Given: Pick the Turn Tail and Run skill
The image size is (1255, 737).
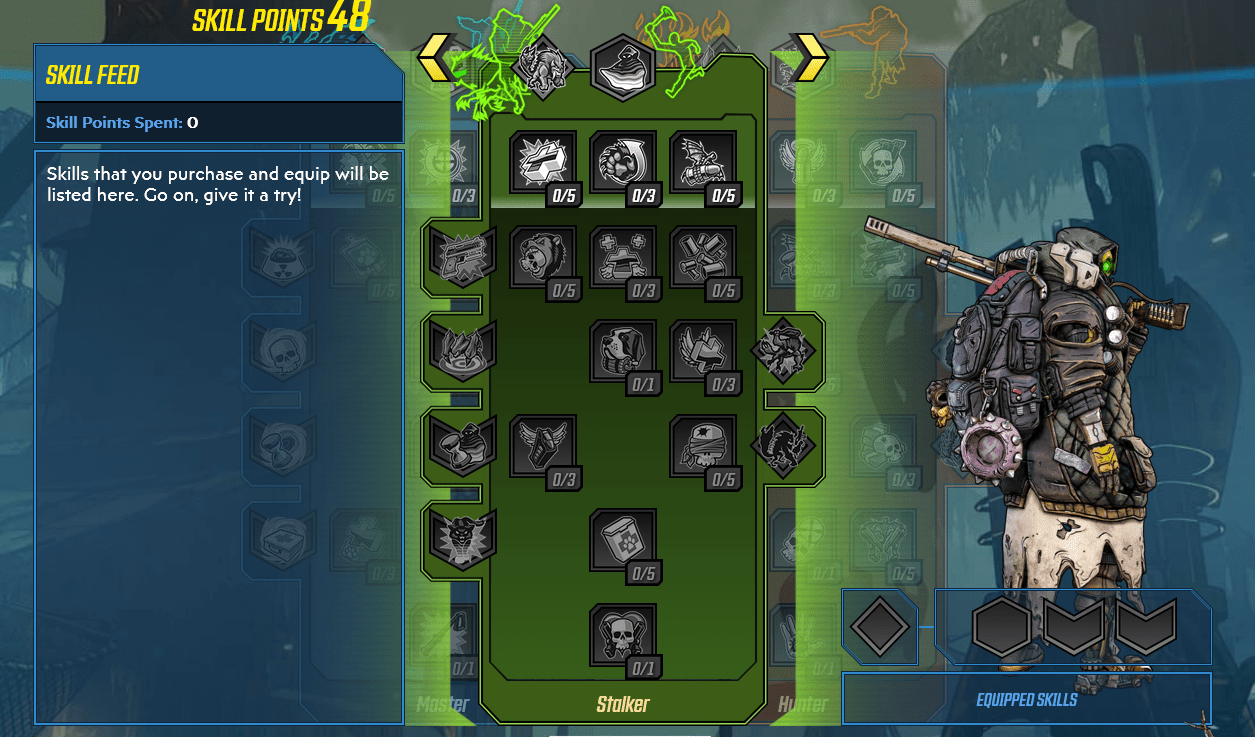Looking at the screenshot, I should pos(703,352).
